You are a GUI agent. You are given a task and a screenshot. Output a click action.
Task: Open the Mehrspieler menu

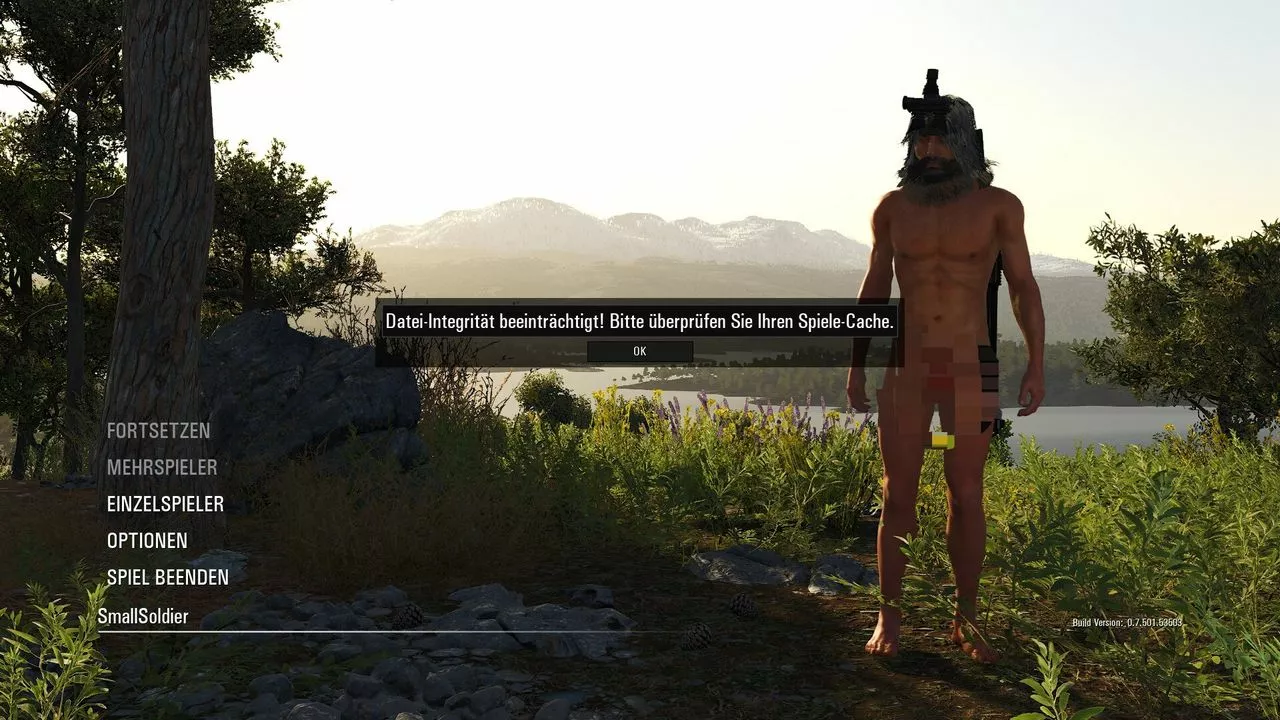162,467
